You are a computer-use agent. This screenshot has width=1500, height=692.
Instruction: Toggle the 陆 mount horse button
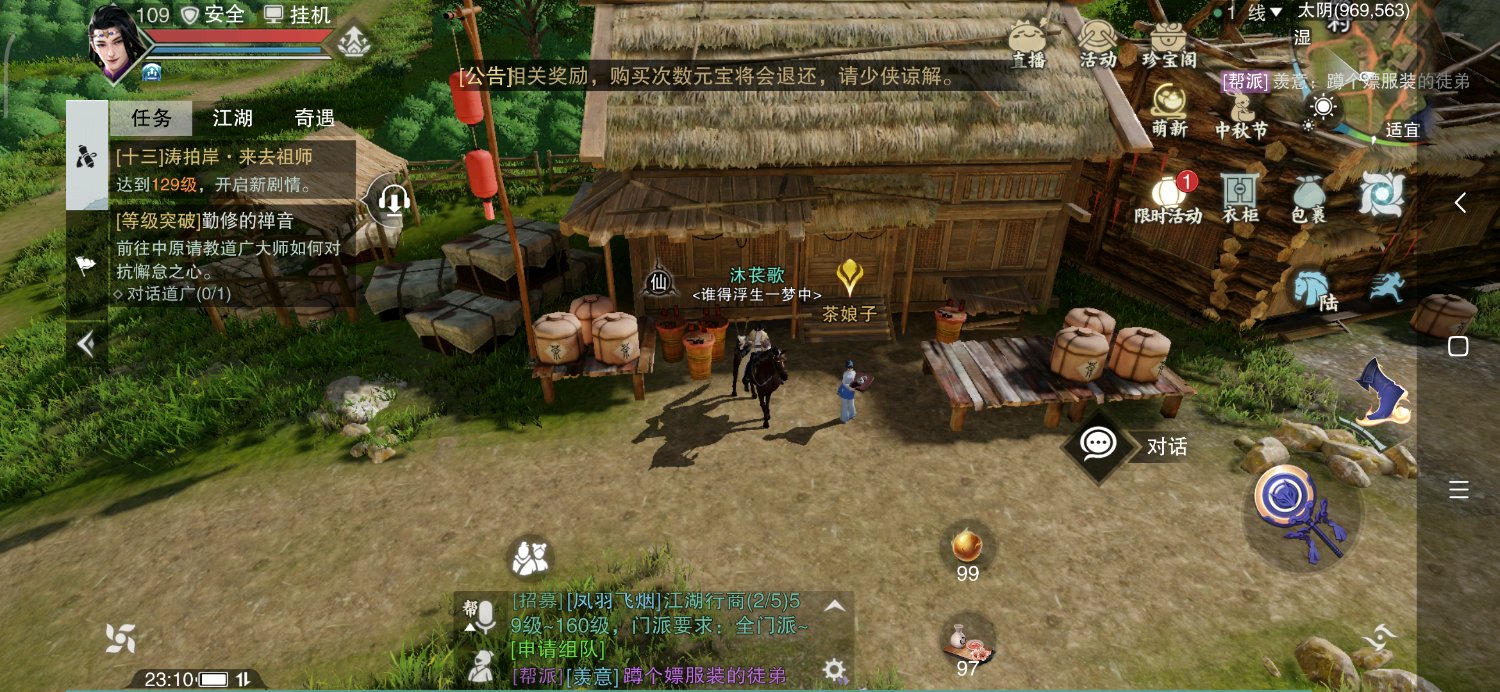coord(1314,290)
